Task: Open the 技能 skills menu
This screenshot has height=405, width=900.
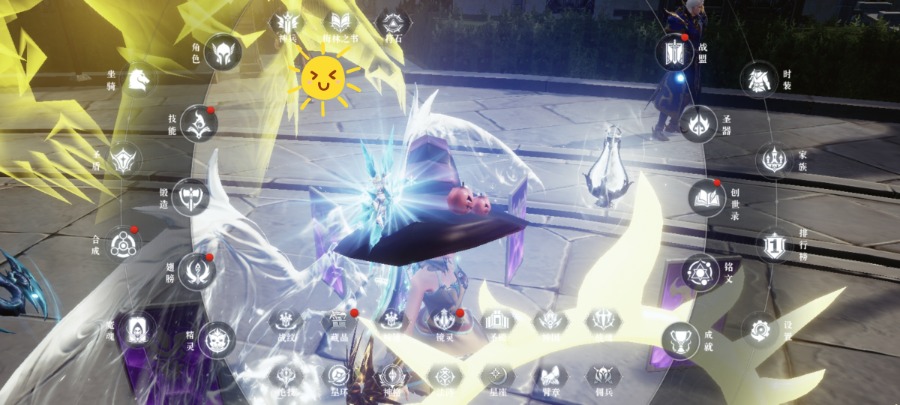Action: pos(200,123)
